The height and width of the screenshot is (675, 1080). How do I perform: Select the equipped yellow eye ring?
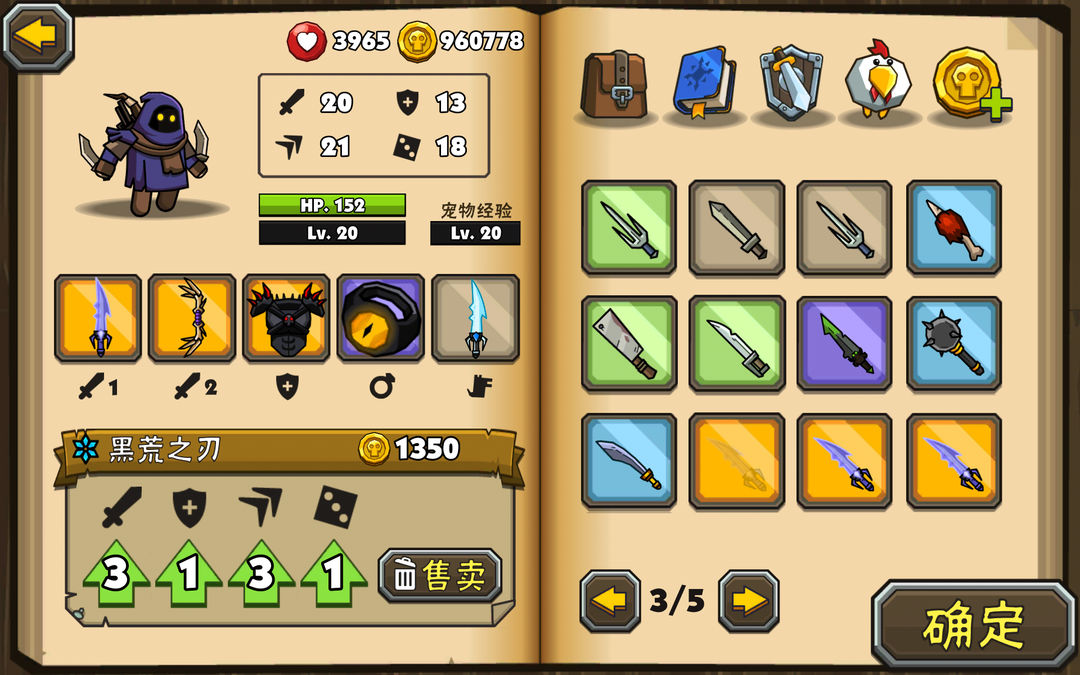coord(380,318)
